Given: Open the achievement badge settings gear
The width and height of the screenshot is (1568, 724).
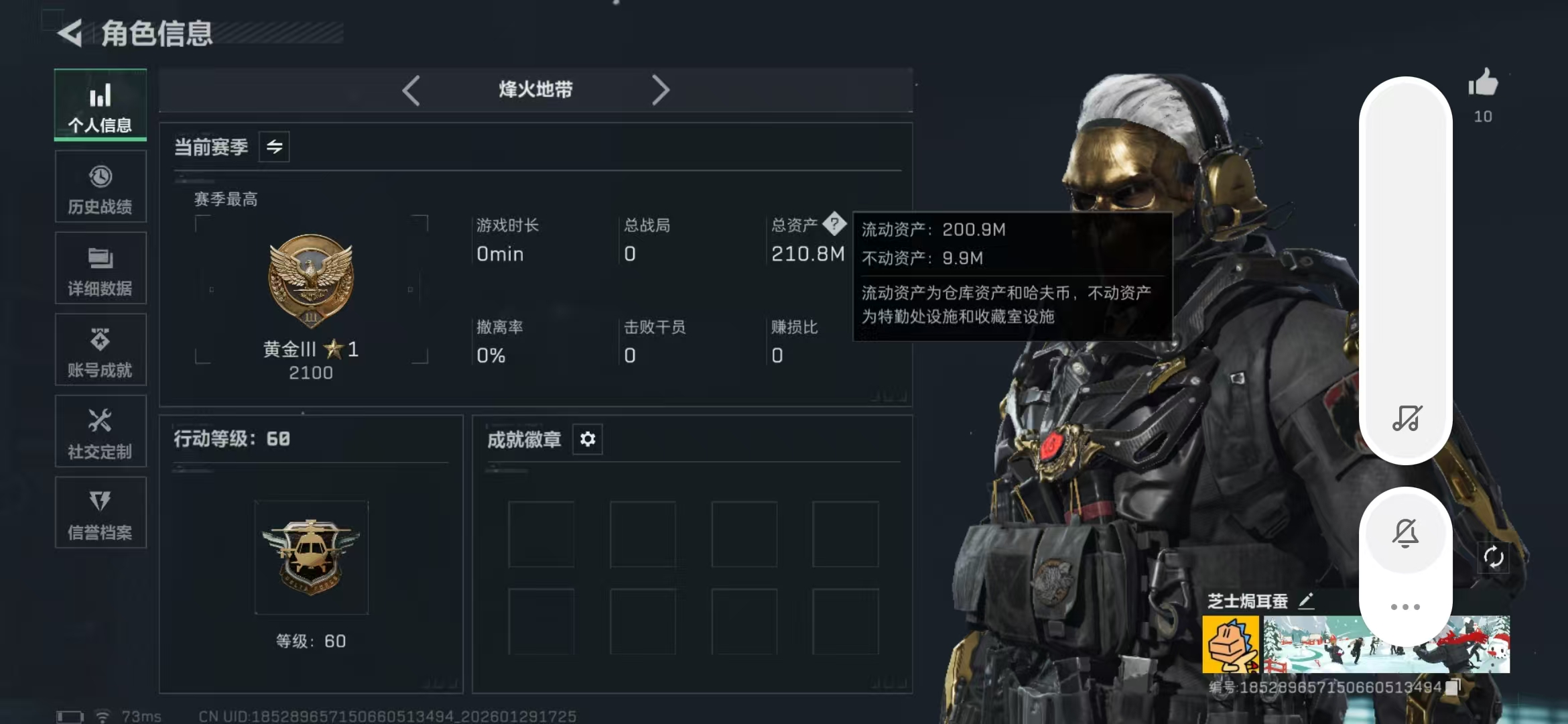Looking at the screenshot, I should coord(588,439).
